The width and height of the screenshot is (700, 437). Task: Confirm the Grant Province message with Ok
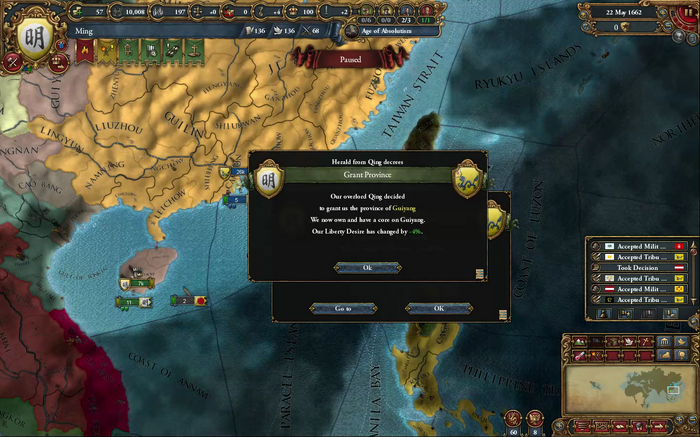[367, 267]
